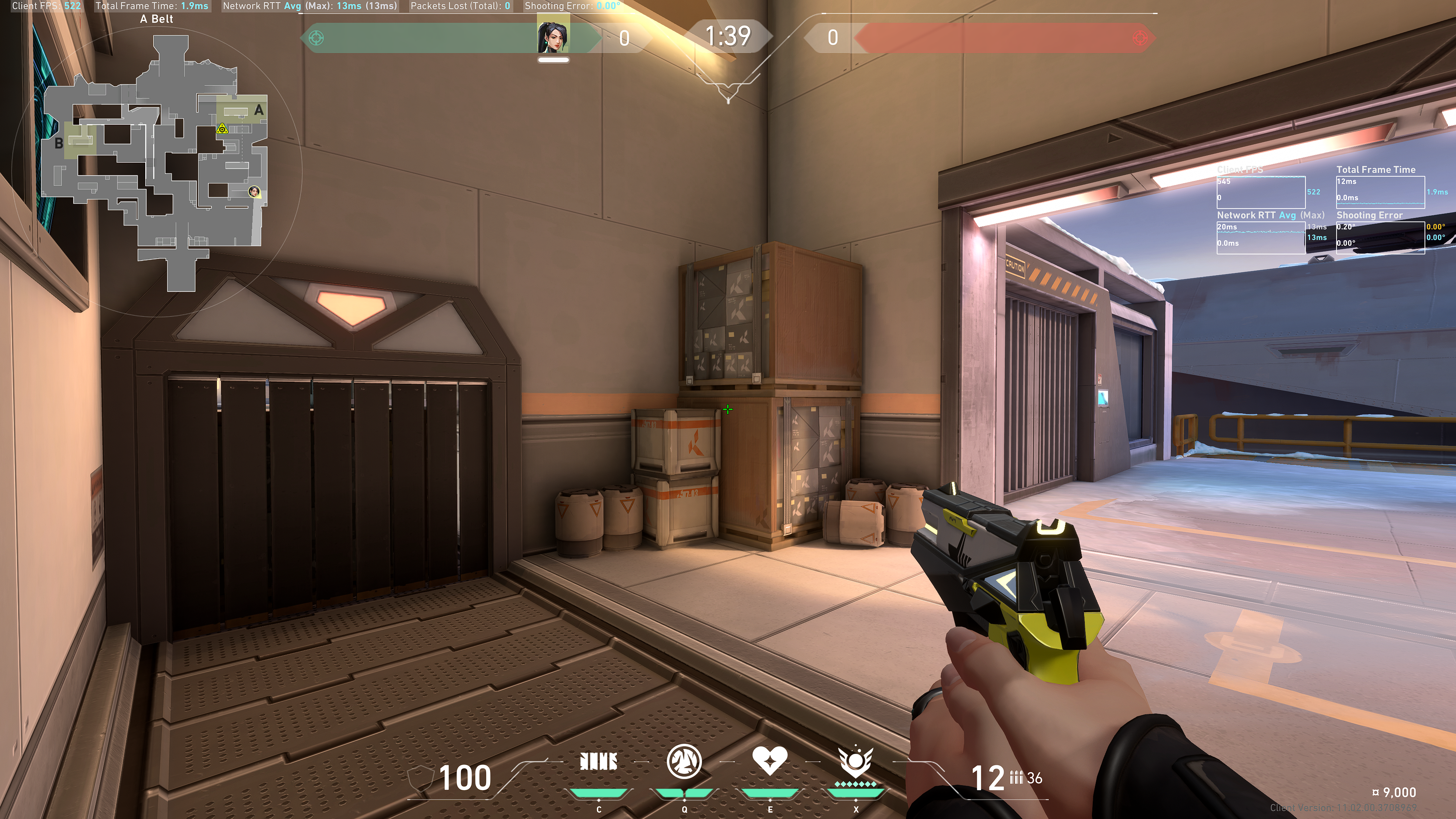This screenshot has height=819, width=1456.
Task: Use the Healing Orb heart icon
Action: [x=769, y=761]
